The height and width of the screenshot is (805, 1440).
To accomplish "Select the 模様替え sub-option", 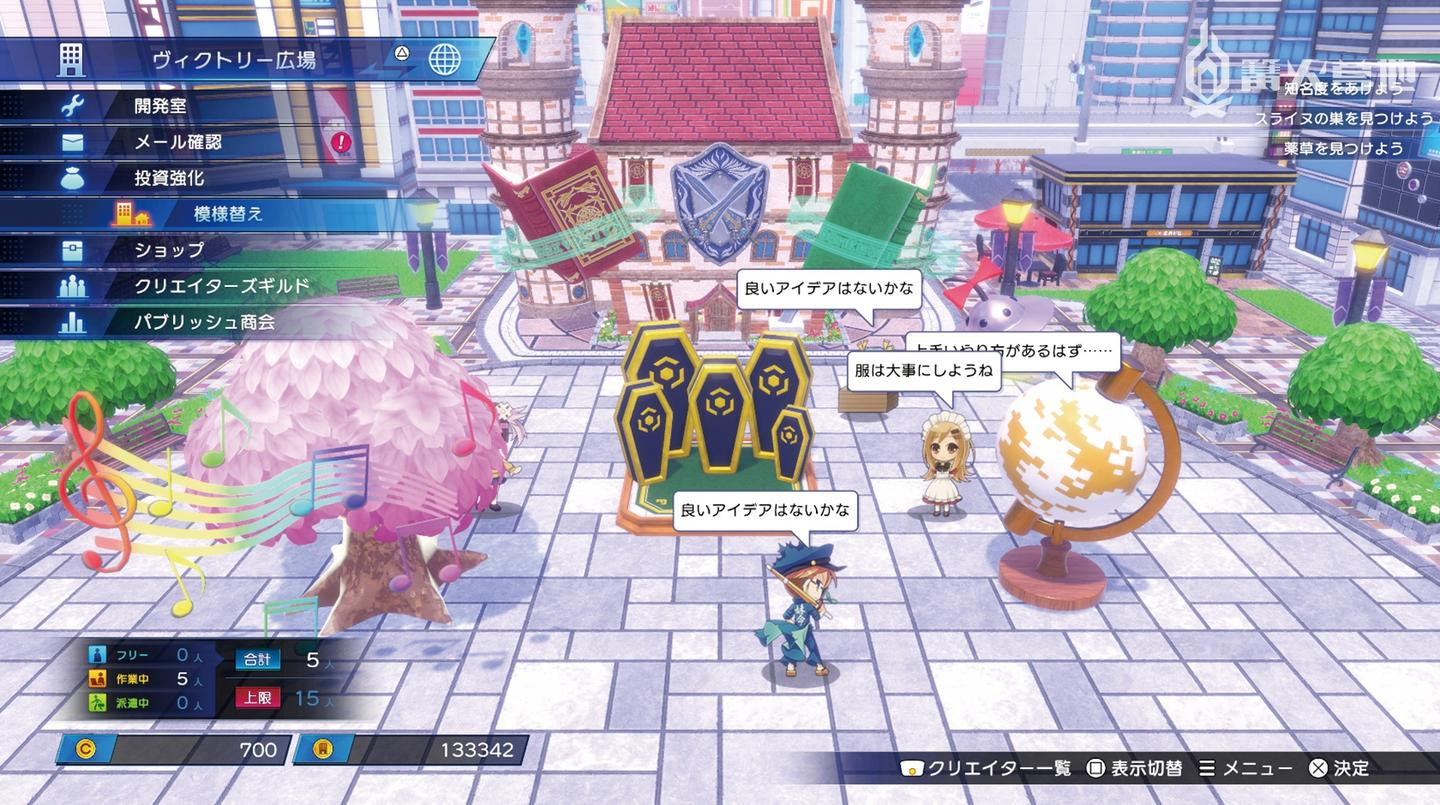I will 229,213.
